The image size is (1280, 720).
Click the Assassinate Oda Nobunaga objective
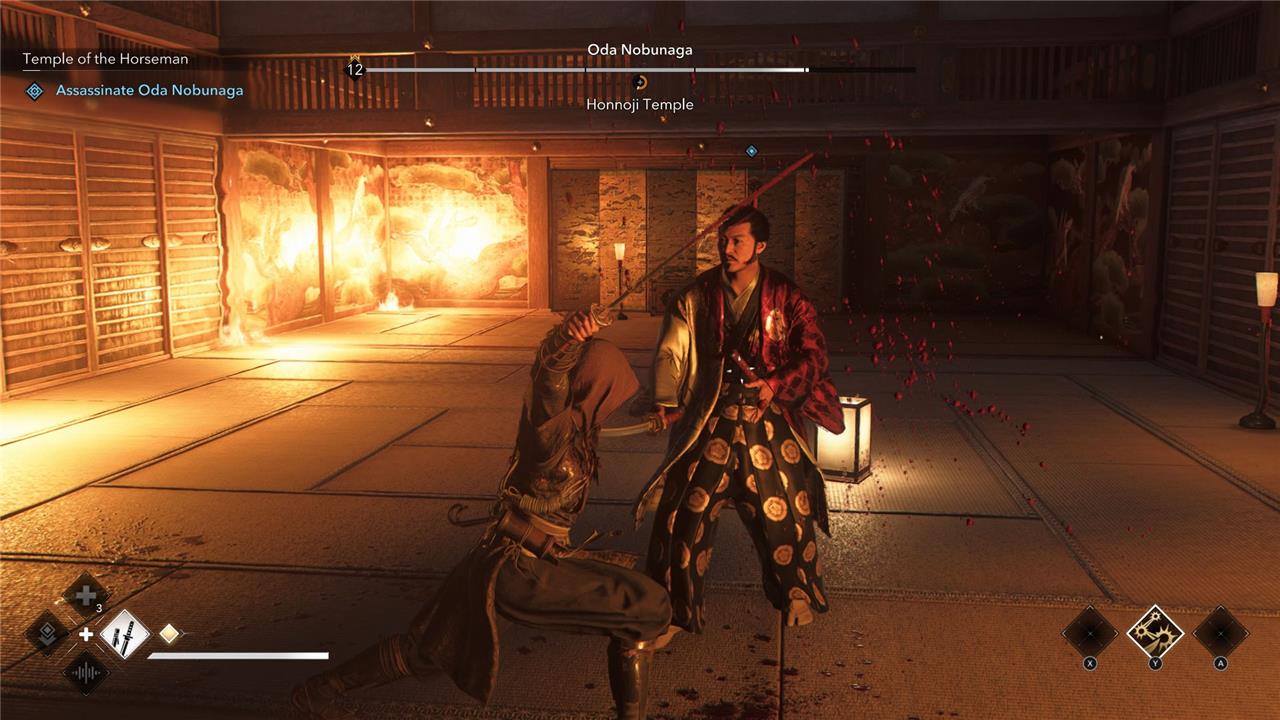(149, 91)
